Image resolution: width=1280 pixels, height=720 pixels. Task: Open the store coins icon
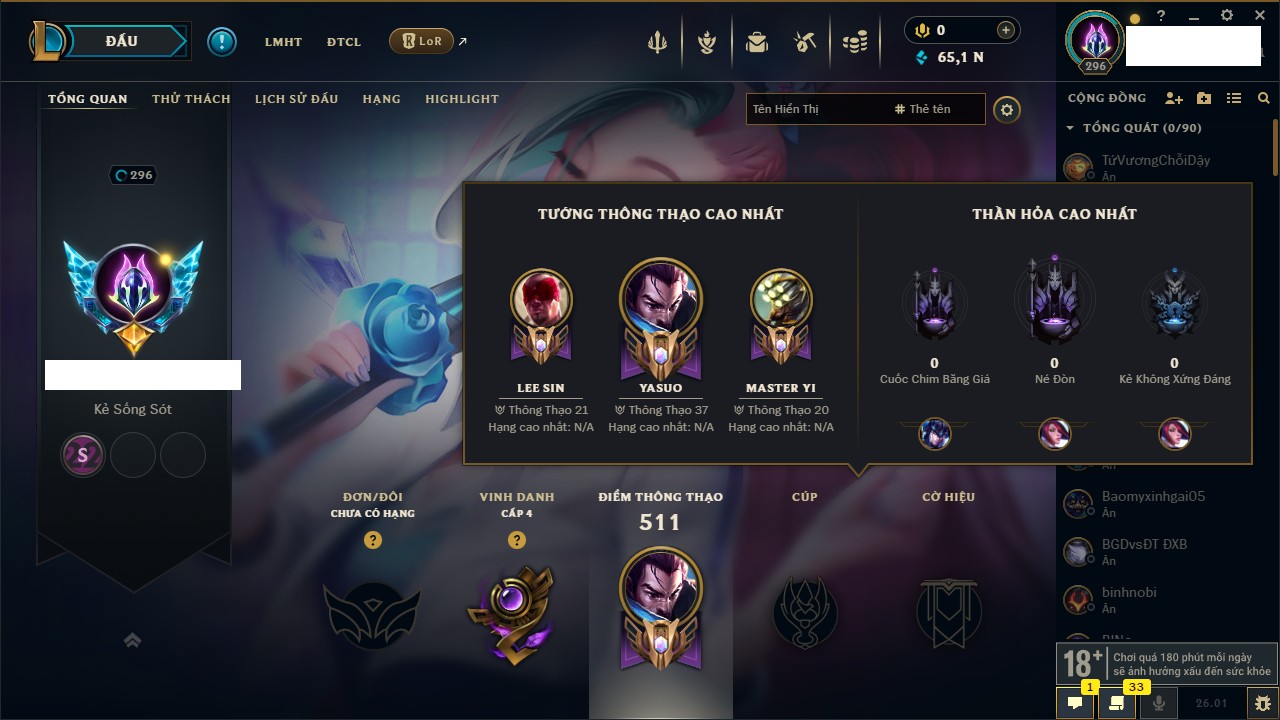[854, 42]
